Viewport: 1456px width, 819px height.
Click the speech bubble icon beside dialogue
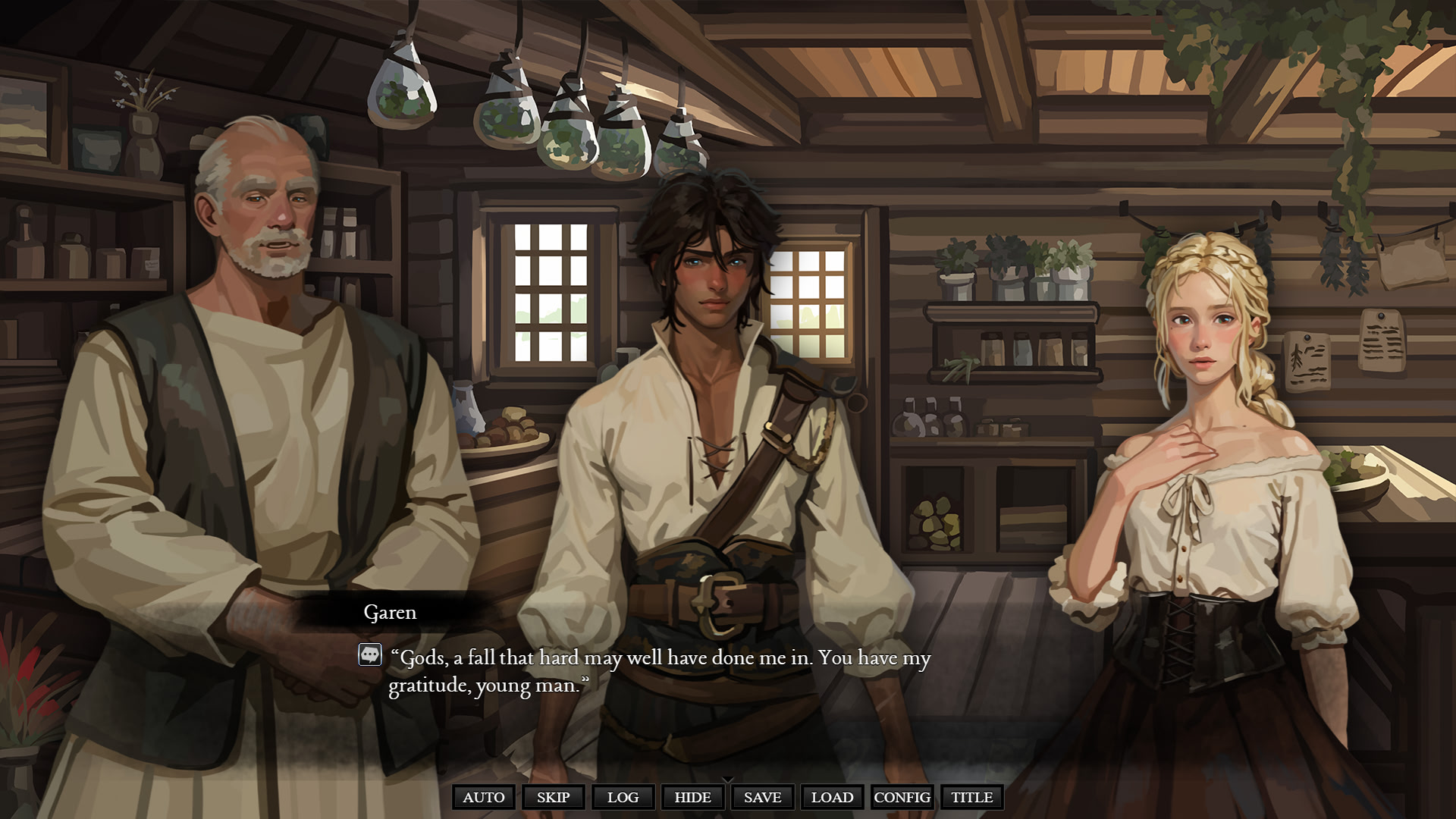coord(370,654)
